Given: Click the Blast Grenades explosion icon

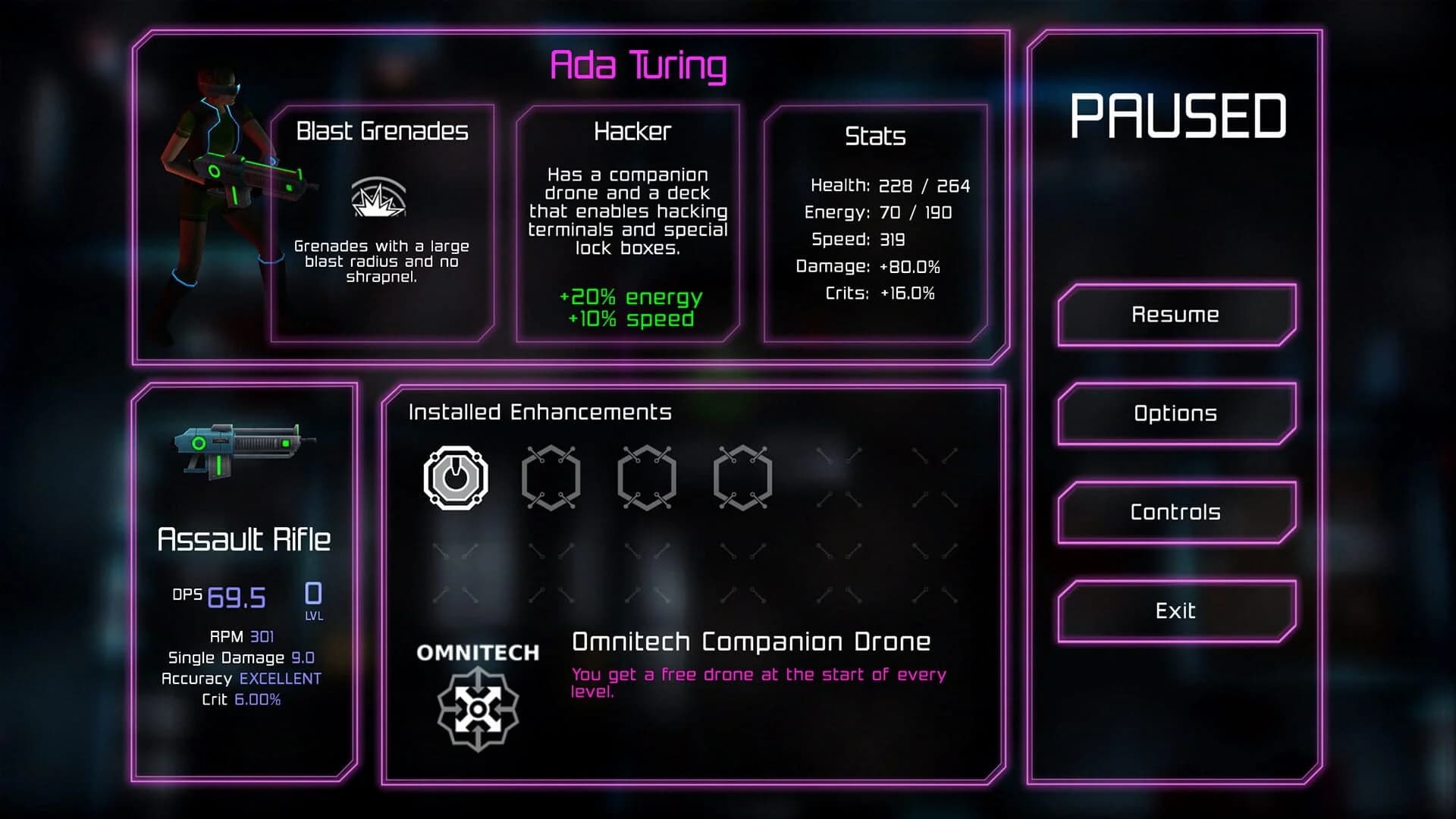Looking at the screenshot, I should point(379,199).
